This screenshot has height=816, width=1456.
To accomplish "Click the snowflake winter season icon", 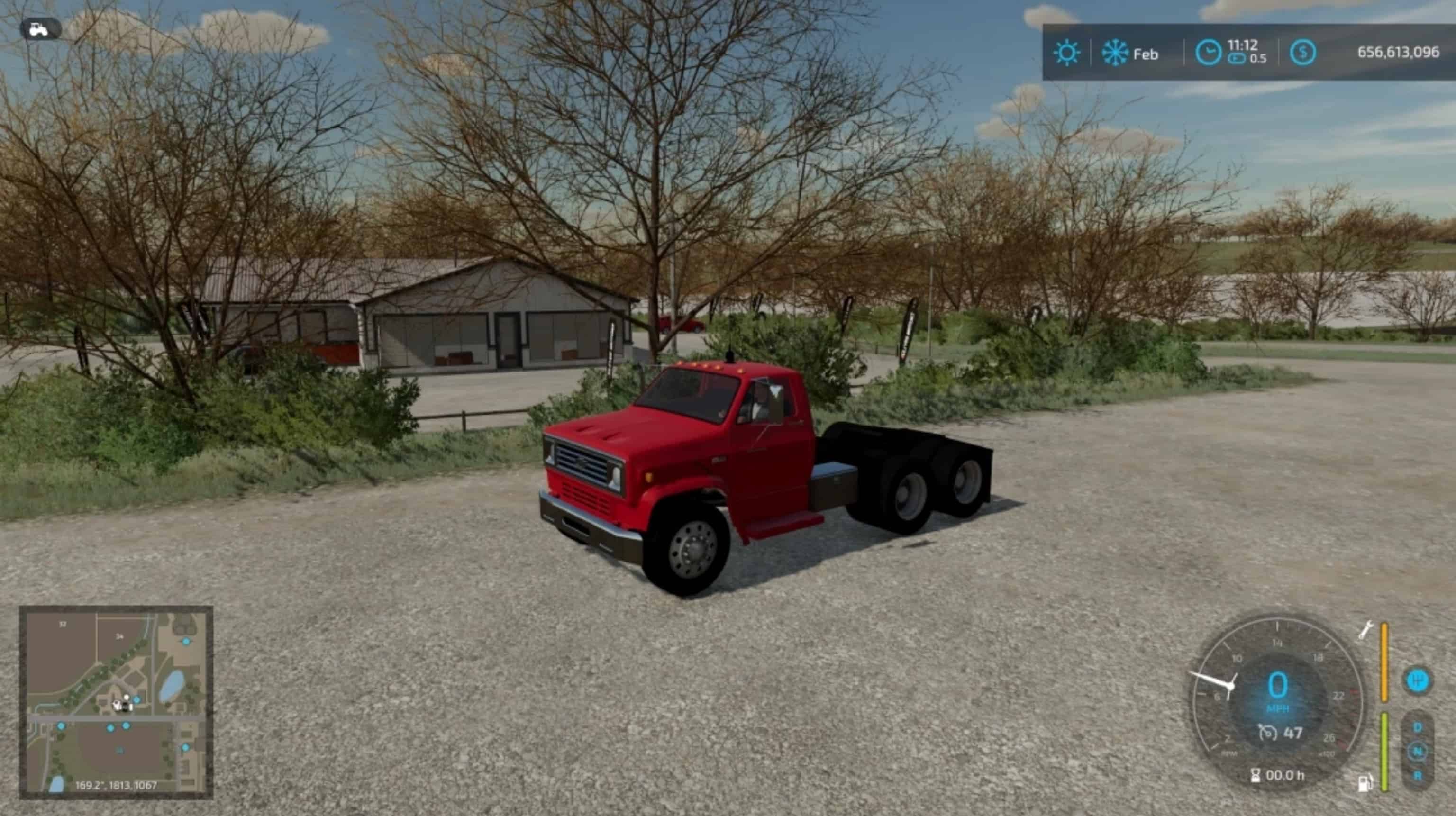I will pos(1115,53).
